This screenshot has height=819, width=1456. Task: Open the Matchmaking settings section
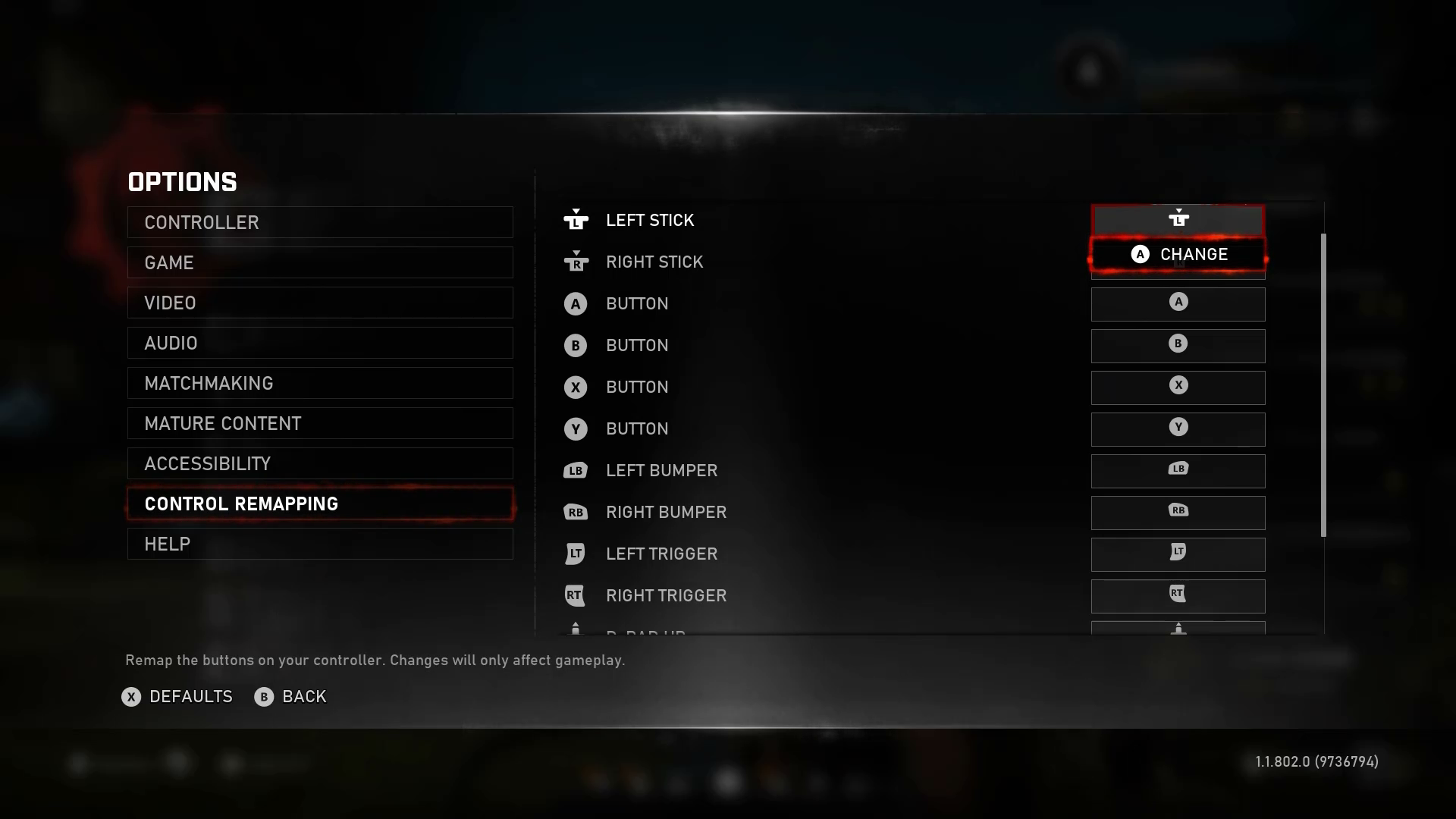click(x=319, y=383)
